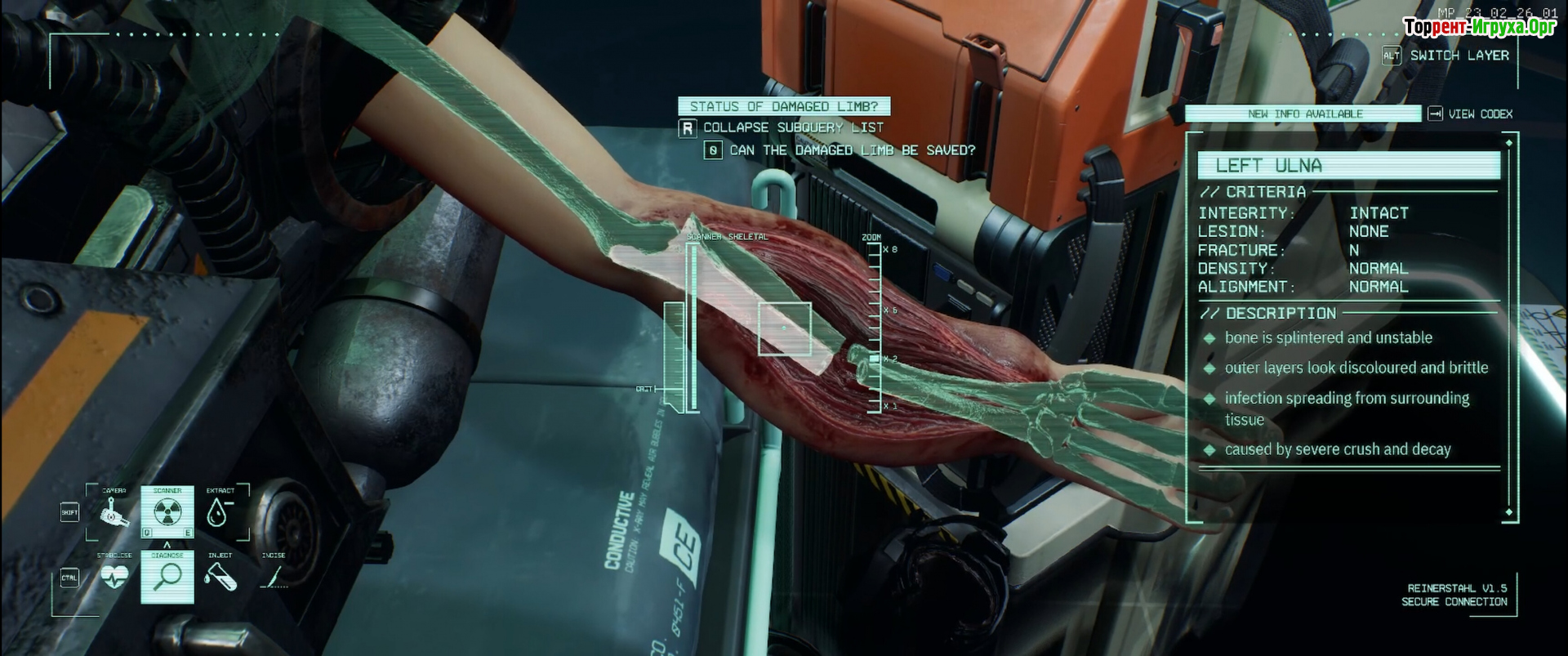
Task: Select the Stabilise heartbeat tool
Action: pyautogui.click(x=114, y=577)
